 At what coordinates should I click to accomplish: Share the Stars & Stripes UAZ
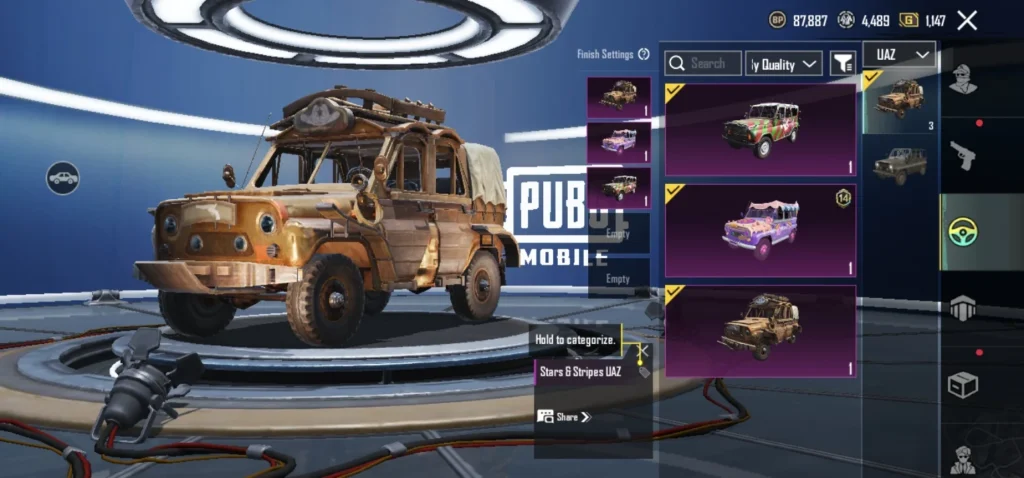pyautogui.click(x=564, y=416)
